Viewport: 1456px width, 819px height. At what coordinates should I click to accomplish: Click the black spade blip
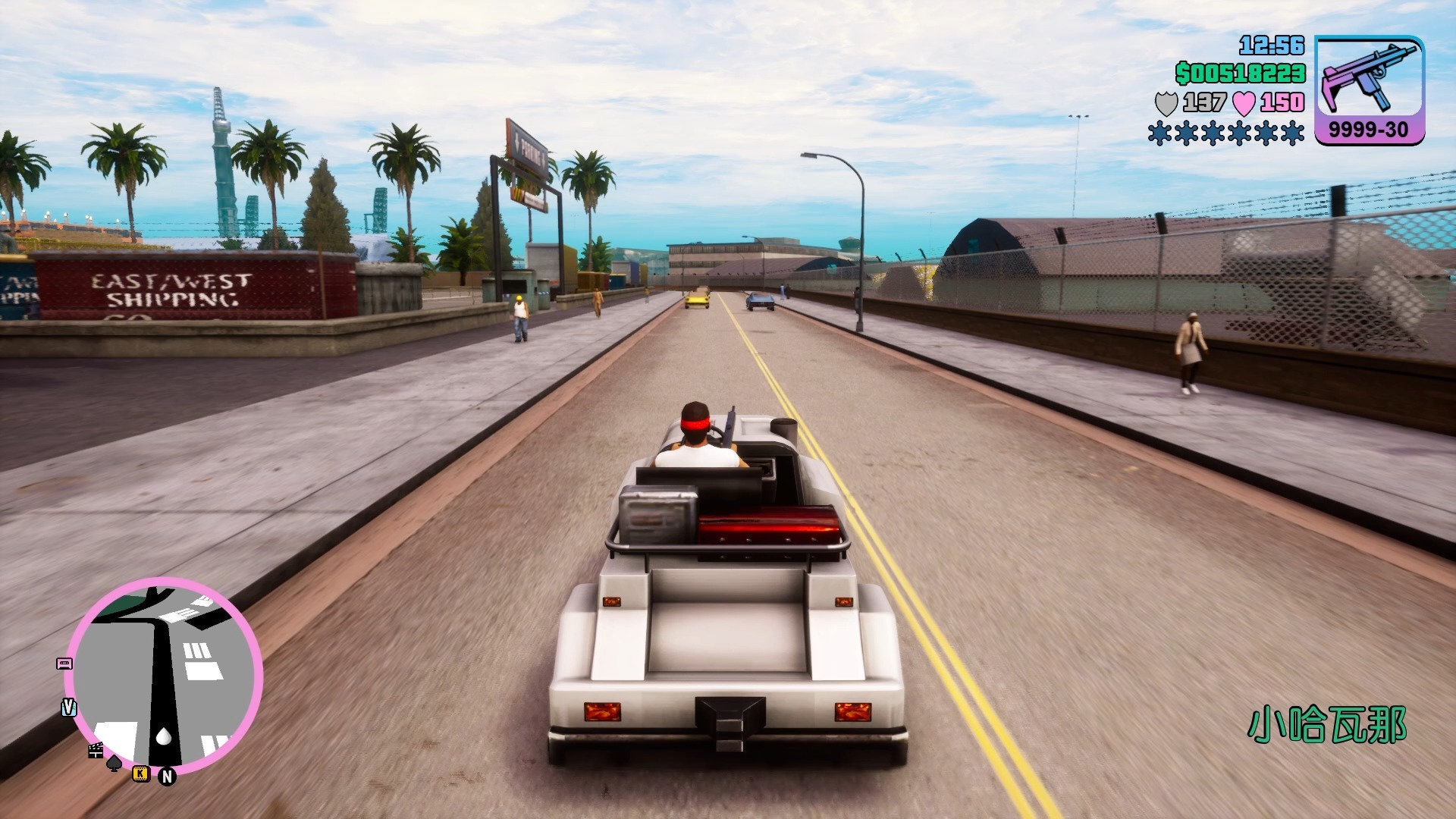[x=114, y=763]
